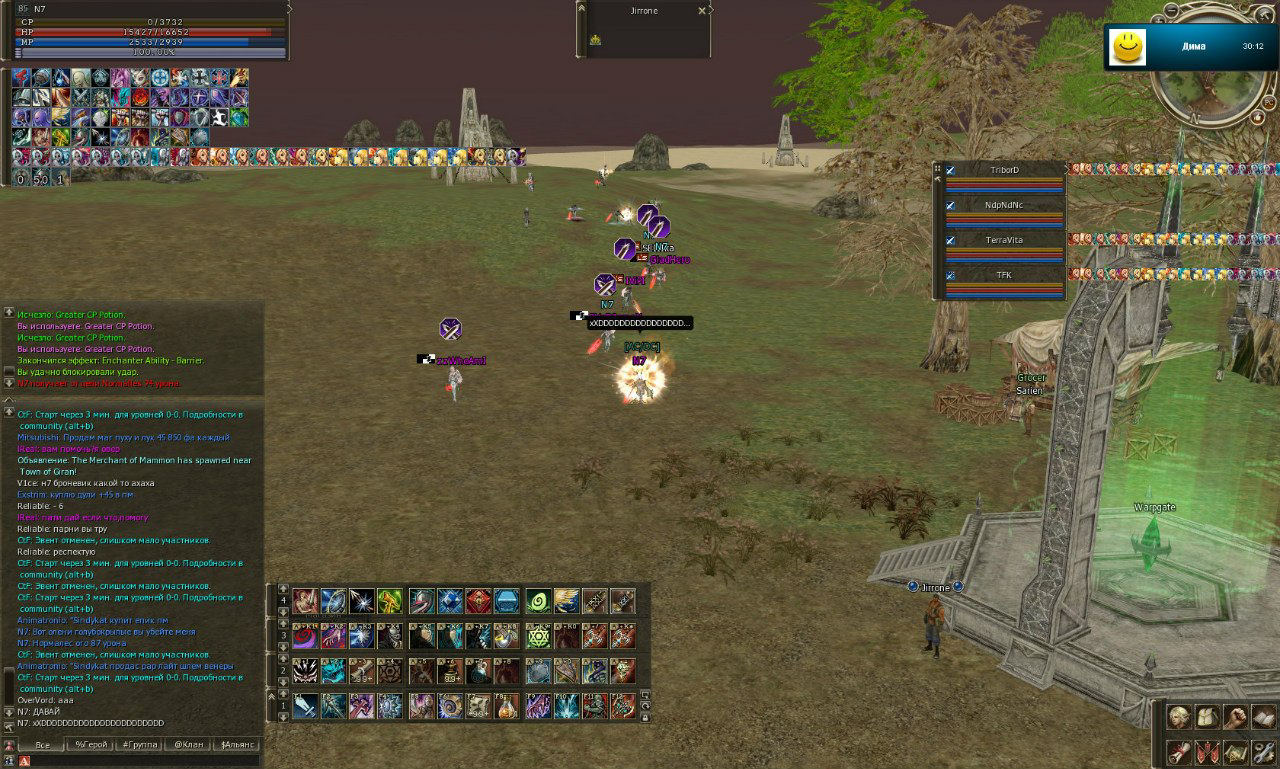Toggle TerraVita's checkbox in the party list
The image size is (1280, 769).
(951, 239)
